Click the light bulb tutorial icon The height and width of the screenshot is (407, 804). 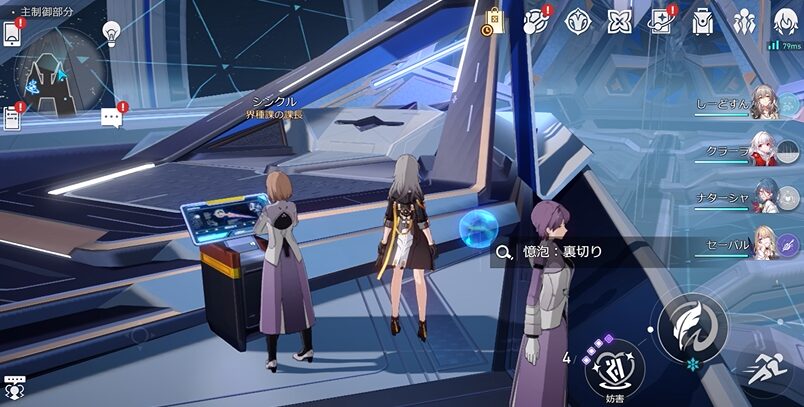tap(111, 32)
